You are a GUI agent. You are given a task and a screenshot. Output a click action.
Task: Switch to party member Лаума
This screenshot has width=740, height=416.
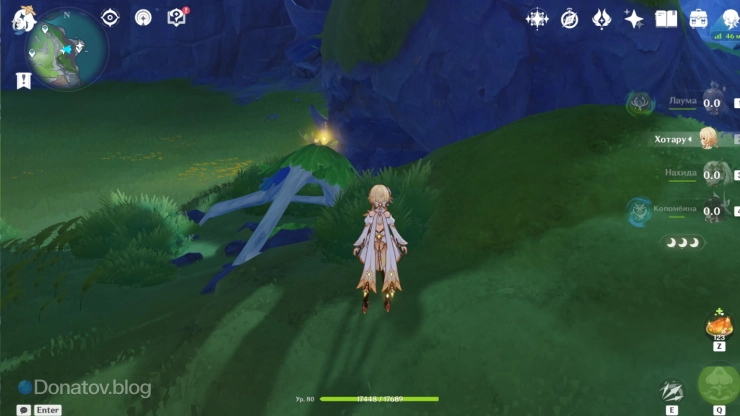[711, 102]
